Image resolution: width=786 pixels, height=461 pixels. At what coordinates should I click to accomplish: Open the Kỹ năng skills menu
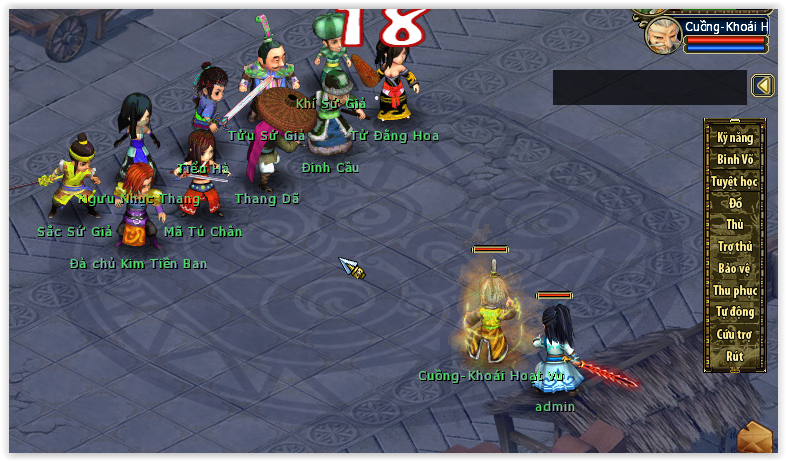pyautogui.click(x=735, y=138)
